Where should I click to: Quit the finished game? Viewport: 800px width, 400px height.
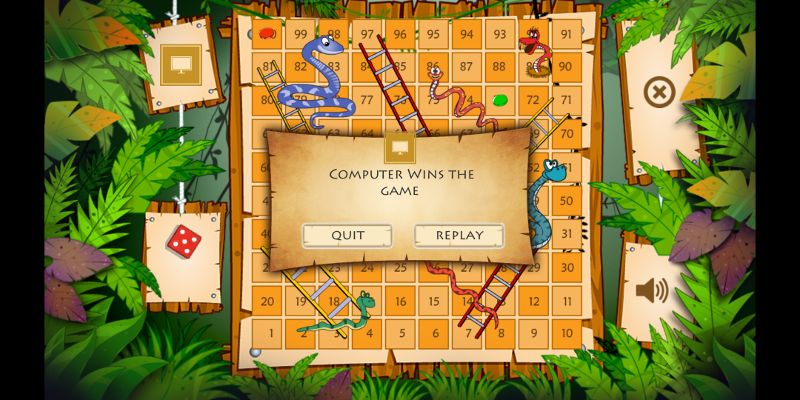pos(347,236)
